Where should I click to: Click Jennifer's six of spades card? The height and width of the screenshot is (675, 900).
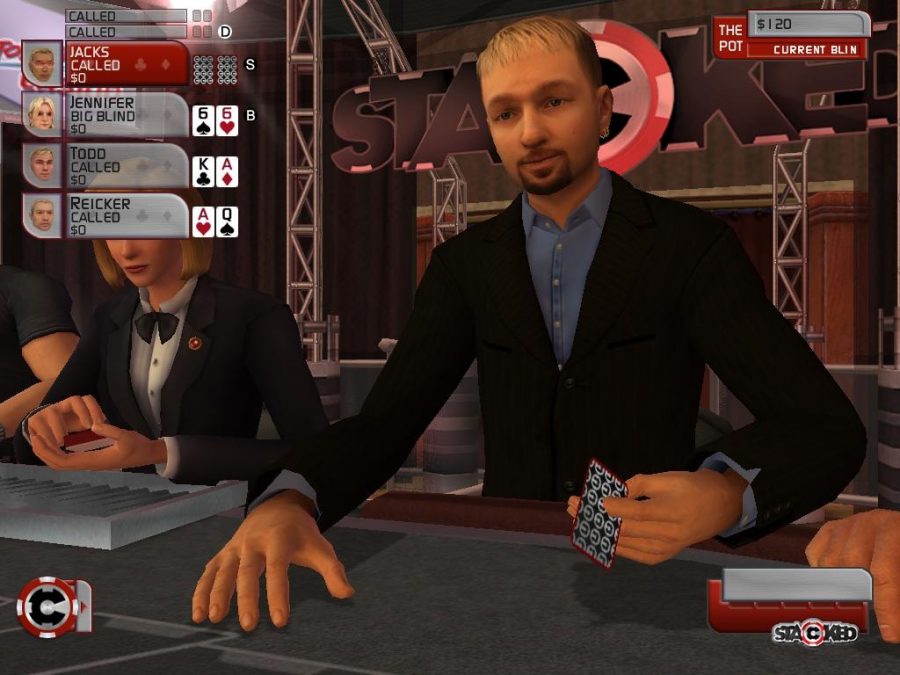tap(202, 121)
